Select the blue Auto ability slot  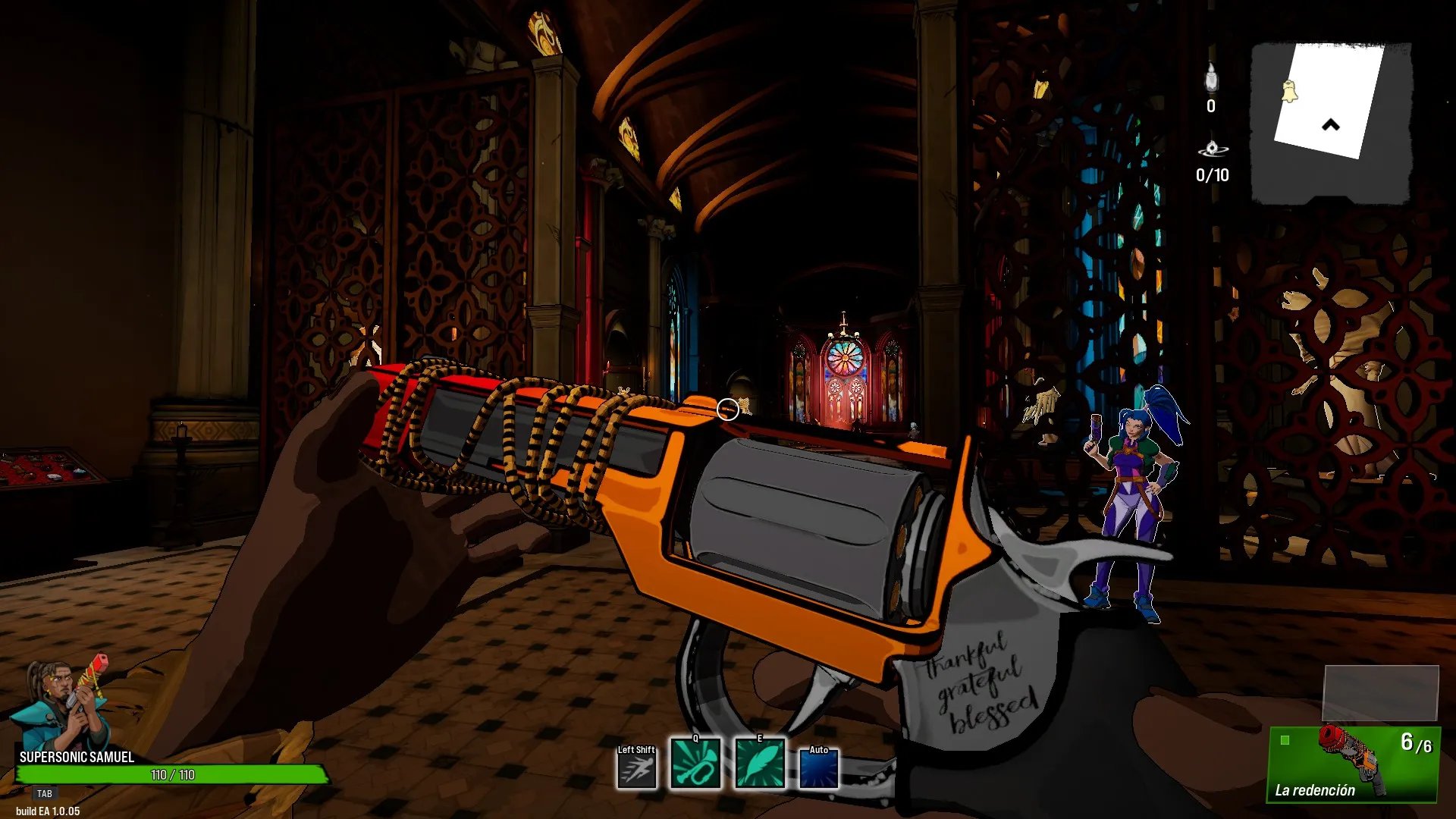pyautogui.click(x=819, y=769)
